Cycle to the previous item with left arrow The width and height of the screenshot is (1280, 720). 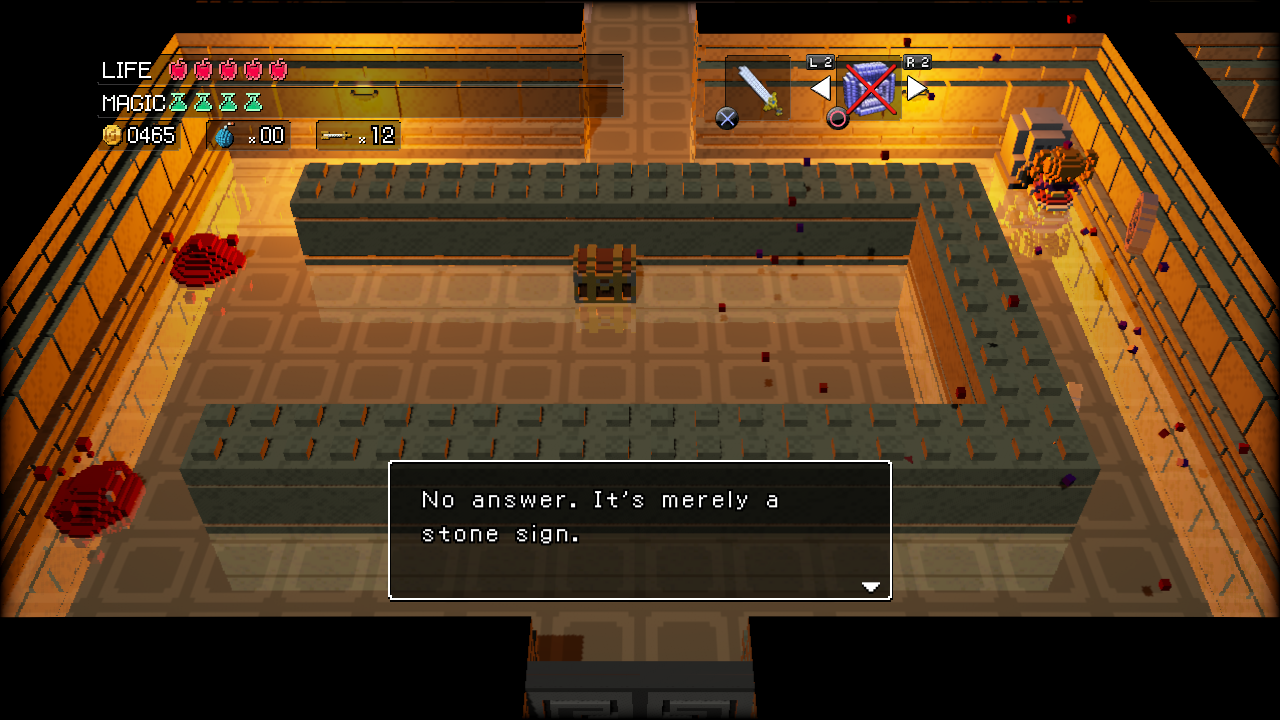(820, 88)
